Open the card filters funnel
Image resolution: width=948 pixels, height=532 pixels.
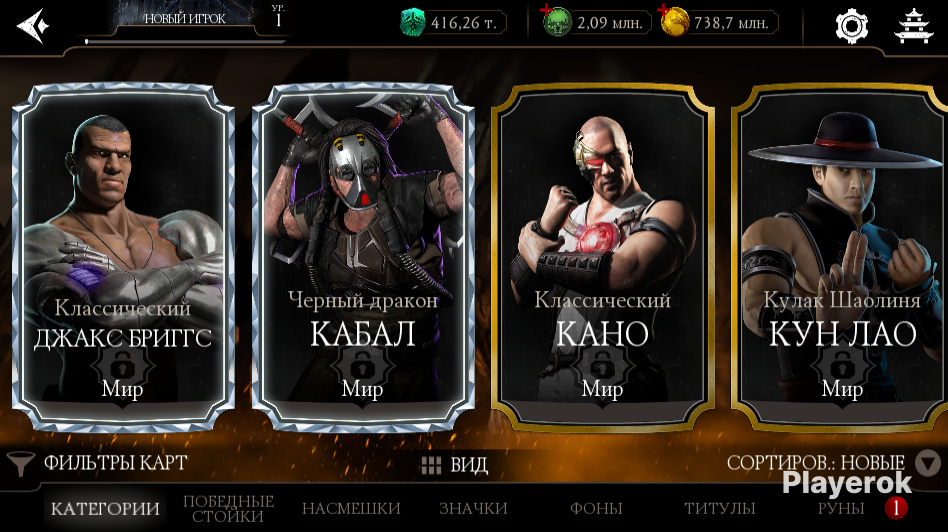coord(20,464)
